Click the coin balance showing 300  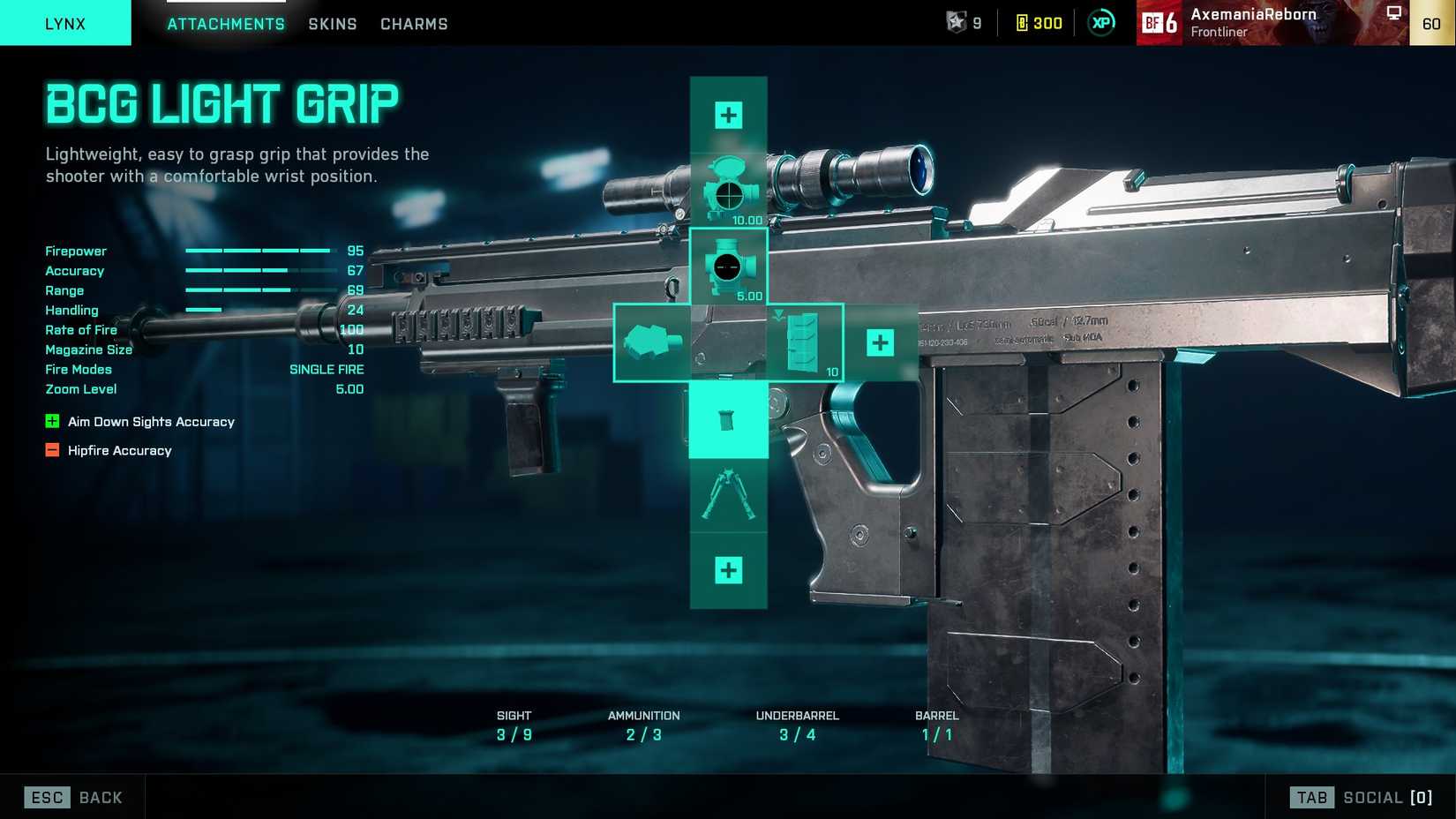click(1038, 23)
